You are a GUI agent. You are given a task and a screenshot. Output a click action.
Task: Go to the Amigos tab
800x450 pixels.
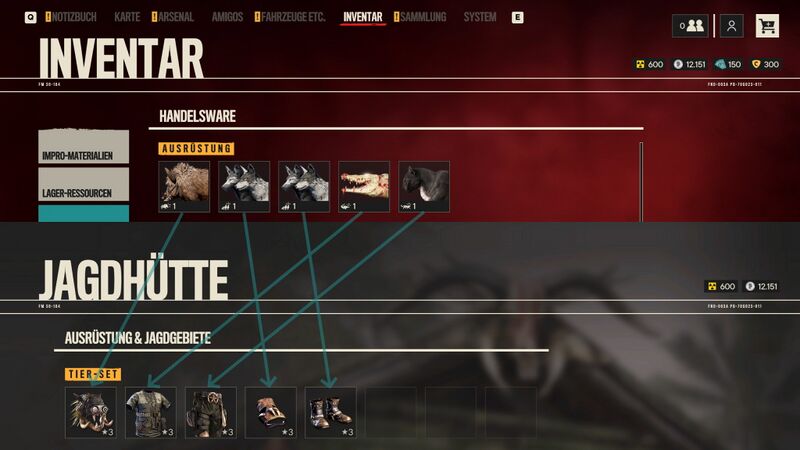pyautogui.click(x=227, y=17)
